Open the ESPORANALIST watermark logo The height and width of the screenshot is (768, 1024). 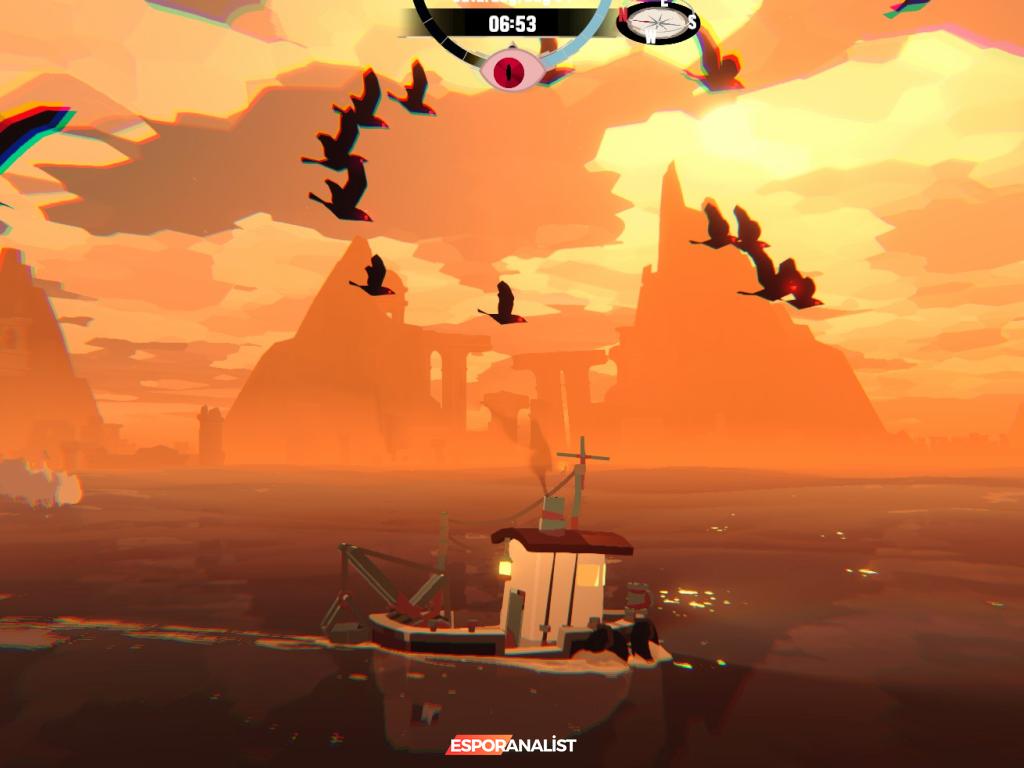(511, 745)
